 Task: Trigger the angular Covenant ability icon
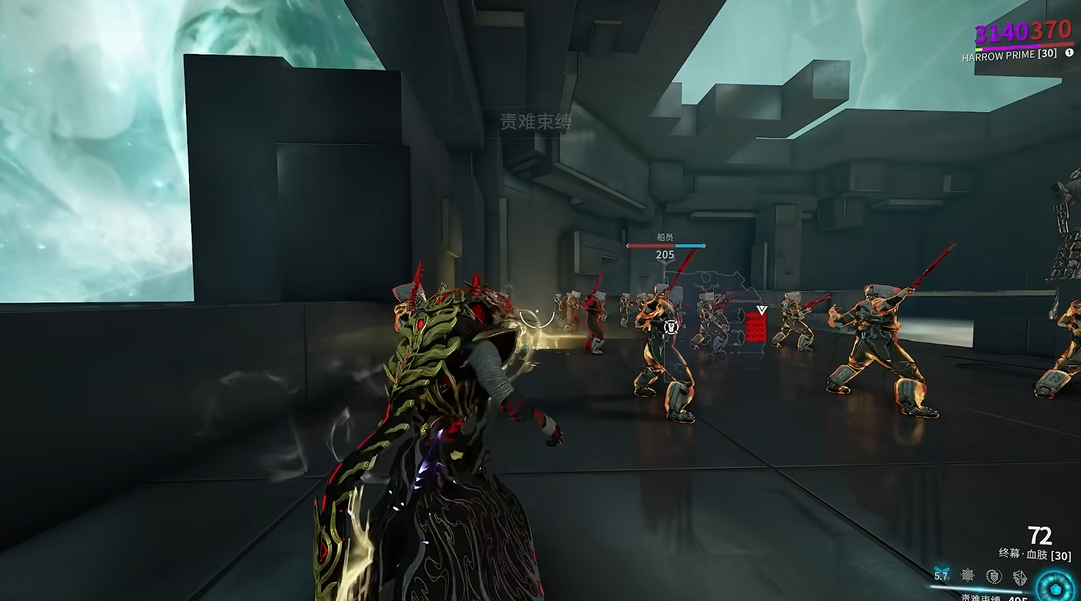(1019, 576)
